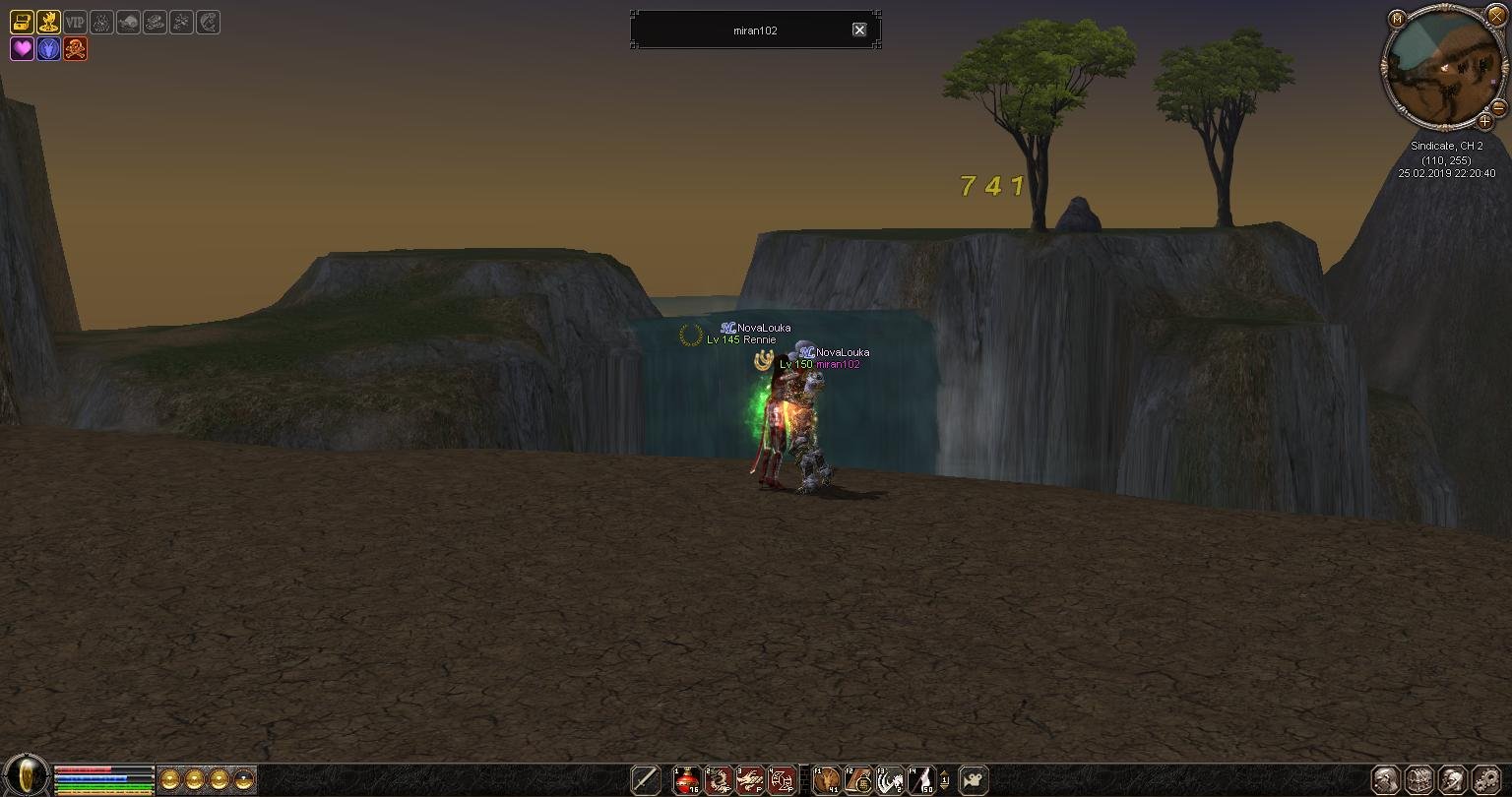Close the miran102 target window
The image size is (1512, 797).
point(859,31)
